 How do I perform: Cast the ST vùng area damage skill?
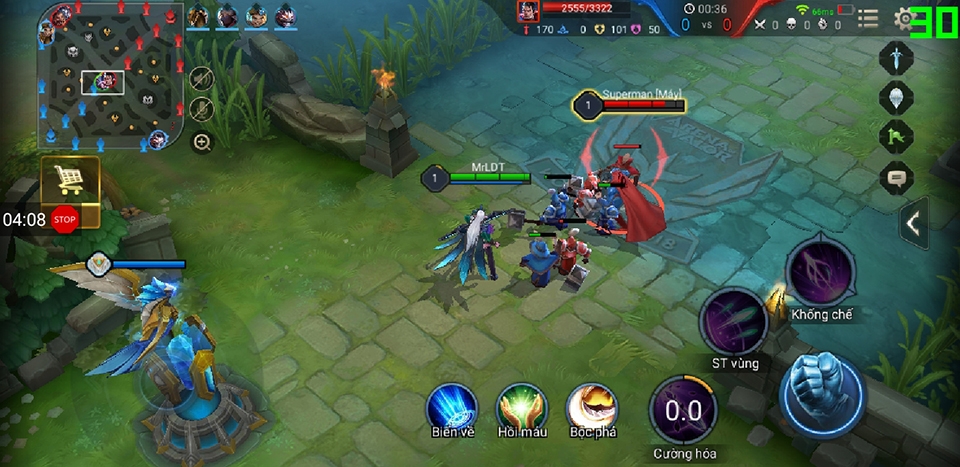[x=733, y=321]
